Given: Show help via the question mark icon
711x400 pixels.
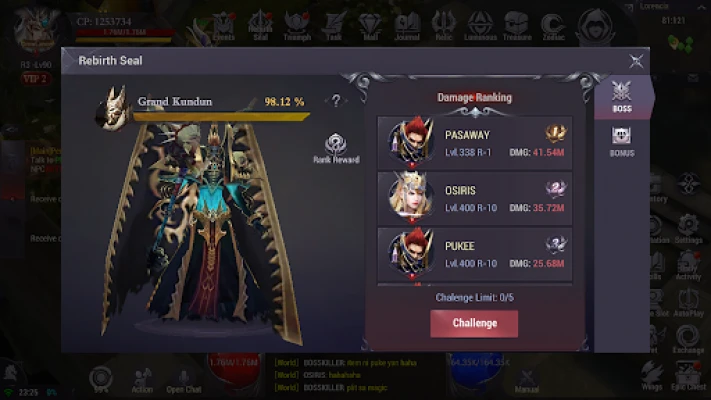Looking at the screenshot, I should pyautogui.click(x=337, y=100).
